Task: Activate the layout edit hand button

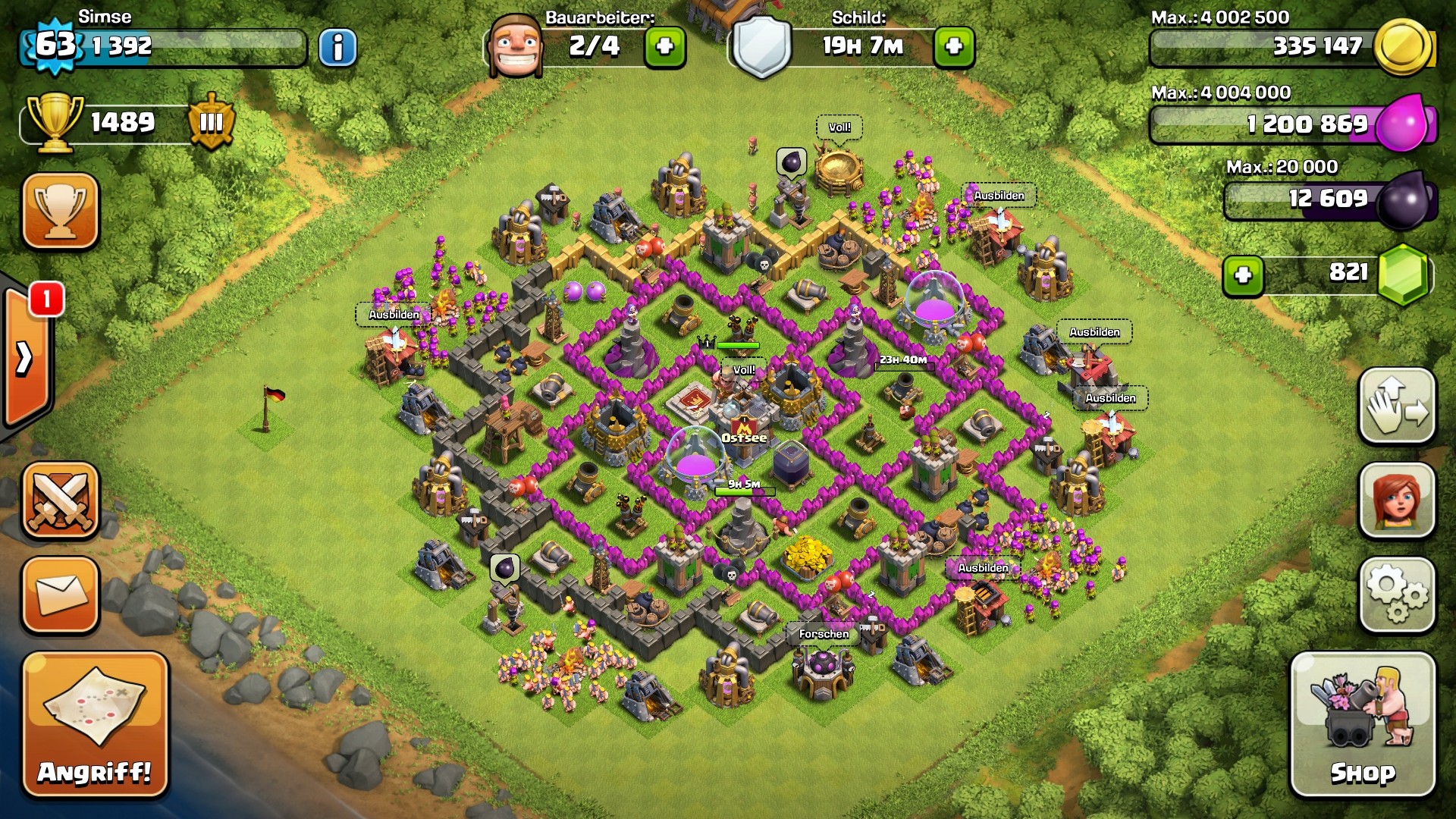Action: 1397,406
